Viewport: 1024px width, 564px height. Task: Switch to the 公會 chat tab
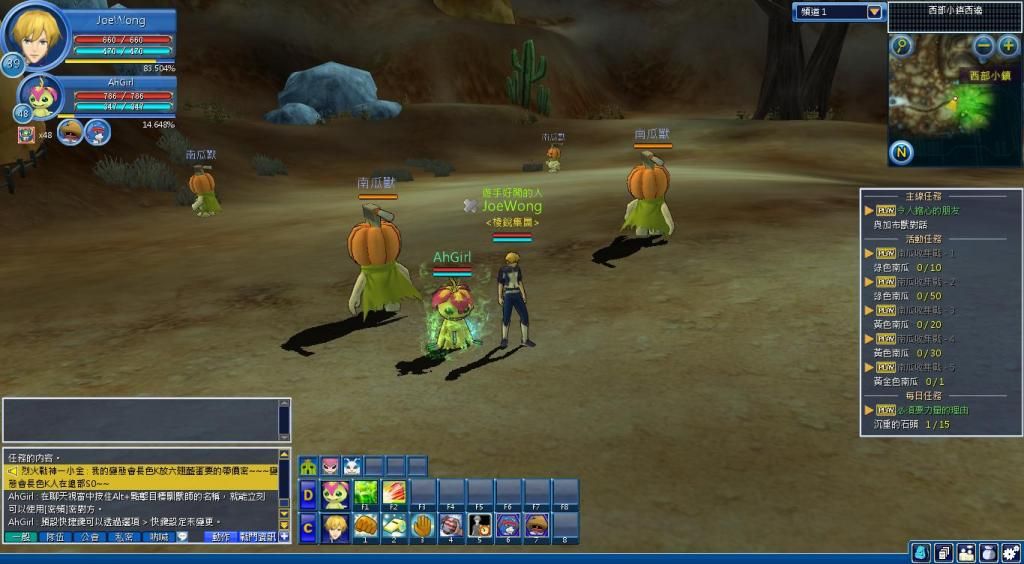tap(90, 537)
